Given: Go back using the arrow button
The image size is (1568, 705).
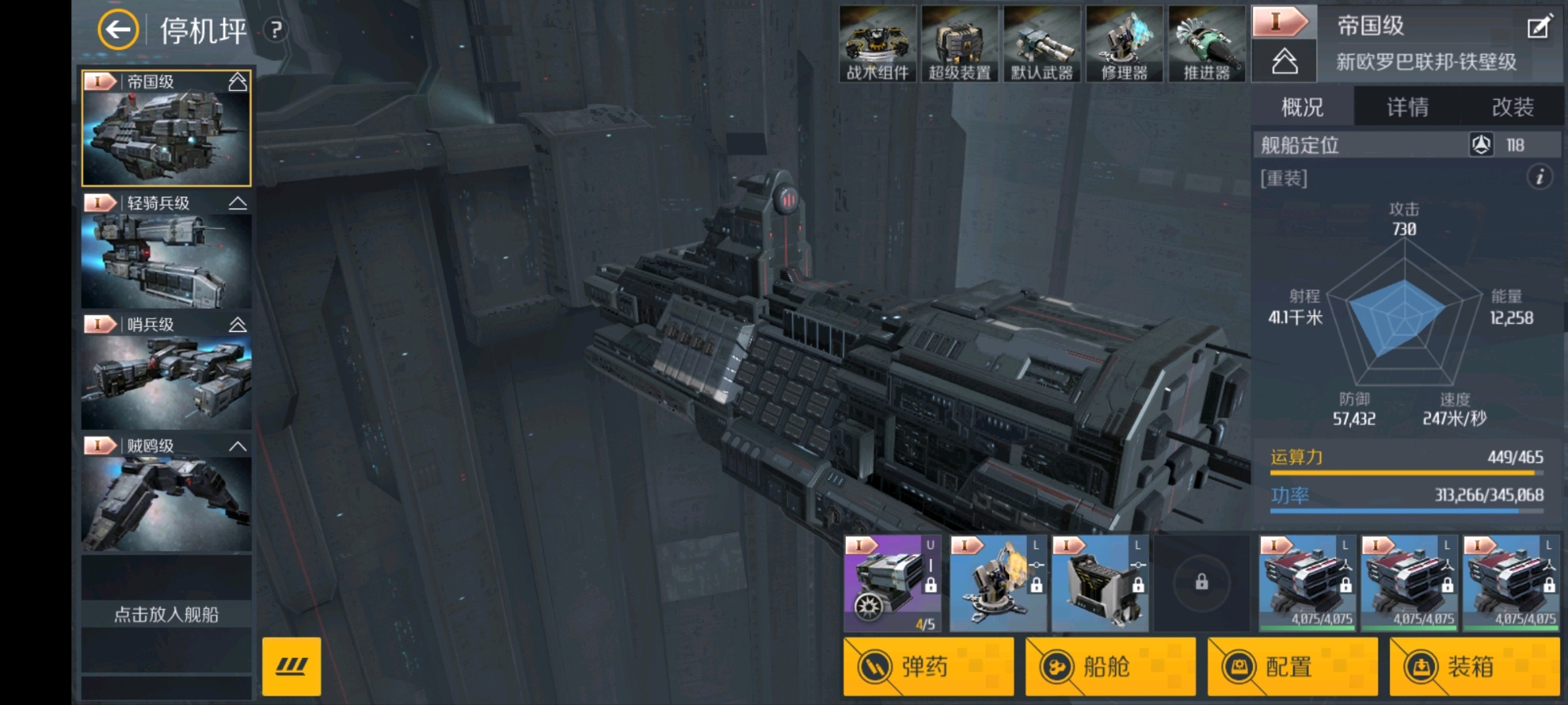Looking at the screenshot, I should click(x=118, y=31).
